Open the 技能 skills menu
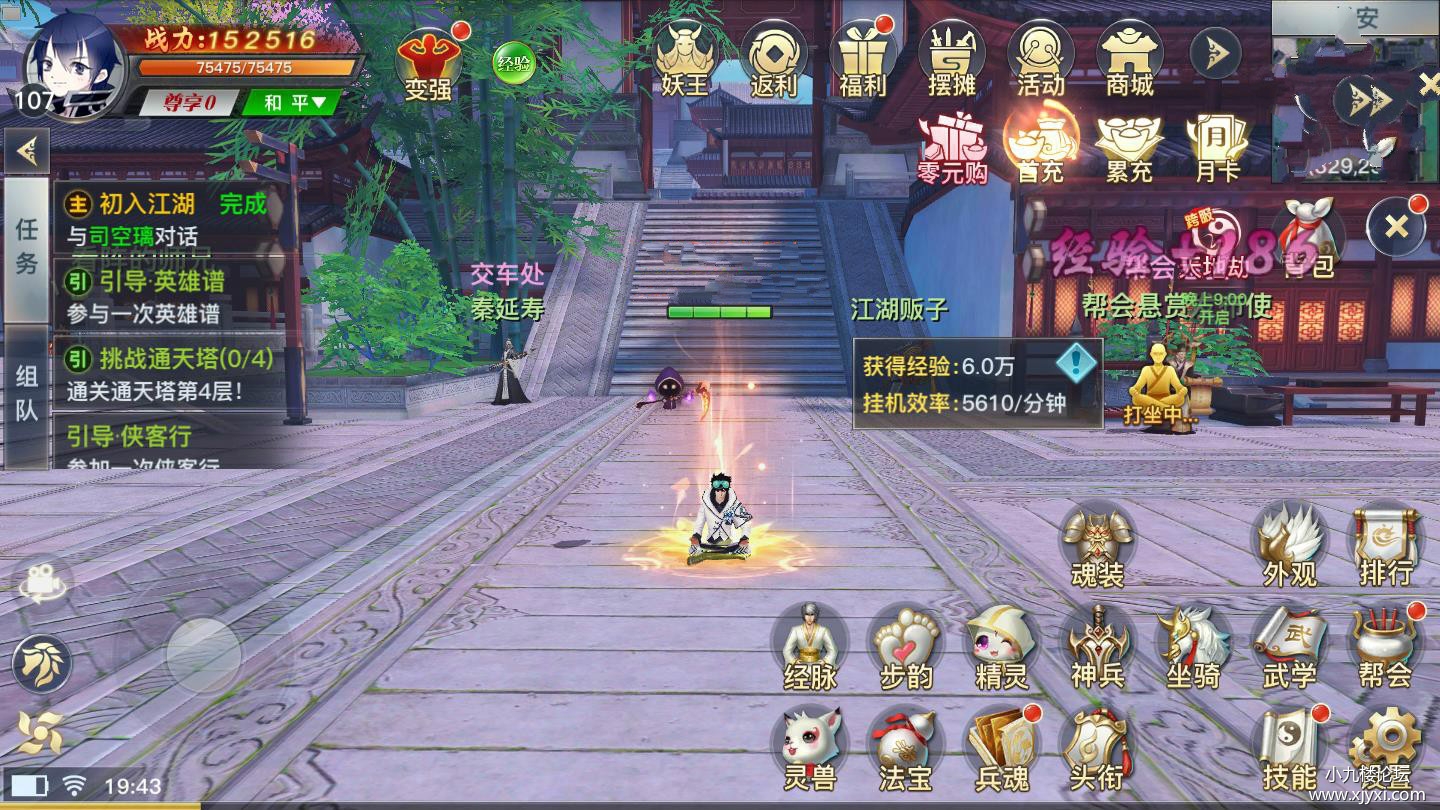This screenshot has height=810, width=1440. click(x=1290, y=750)
